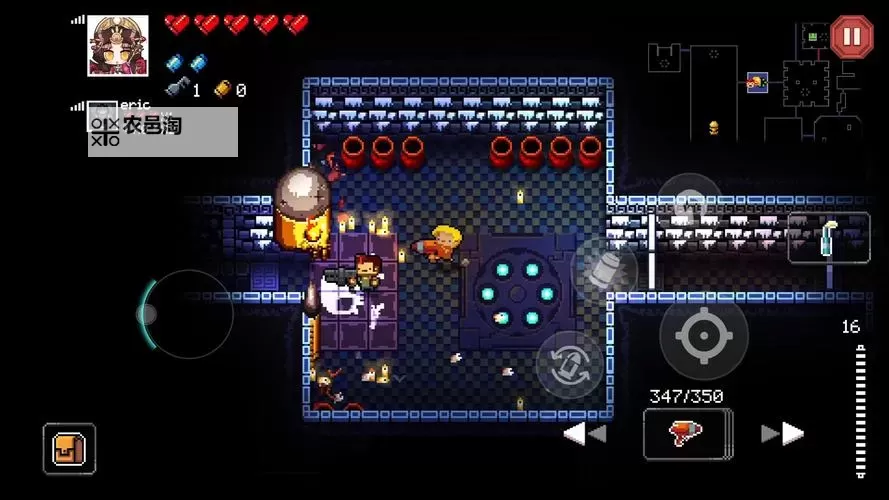Image resolution: width=889 pixels, height=500 pixels.
Task: Tap the virtual movement joystick
Action: [x=185, y=314]
